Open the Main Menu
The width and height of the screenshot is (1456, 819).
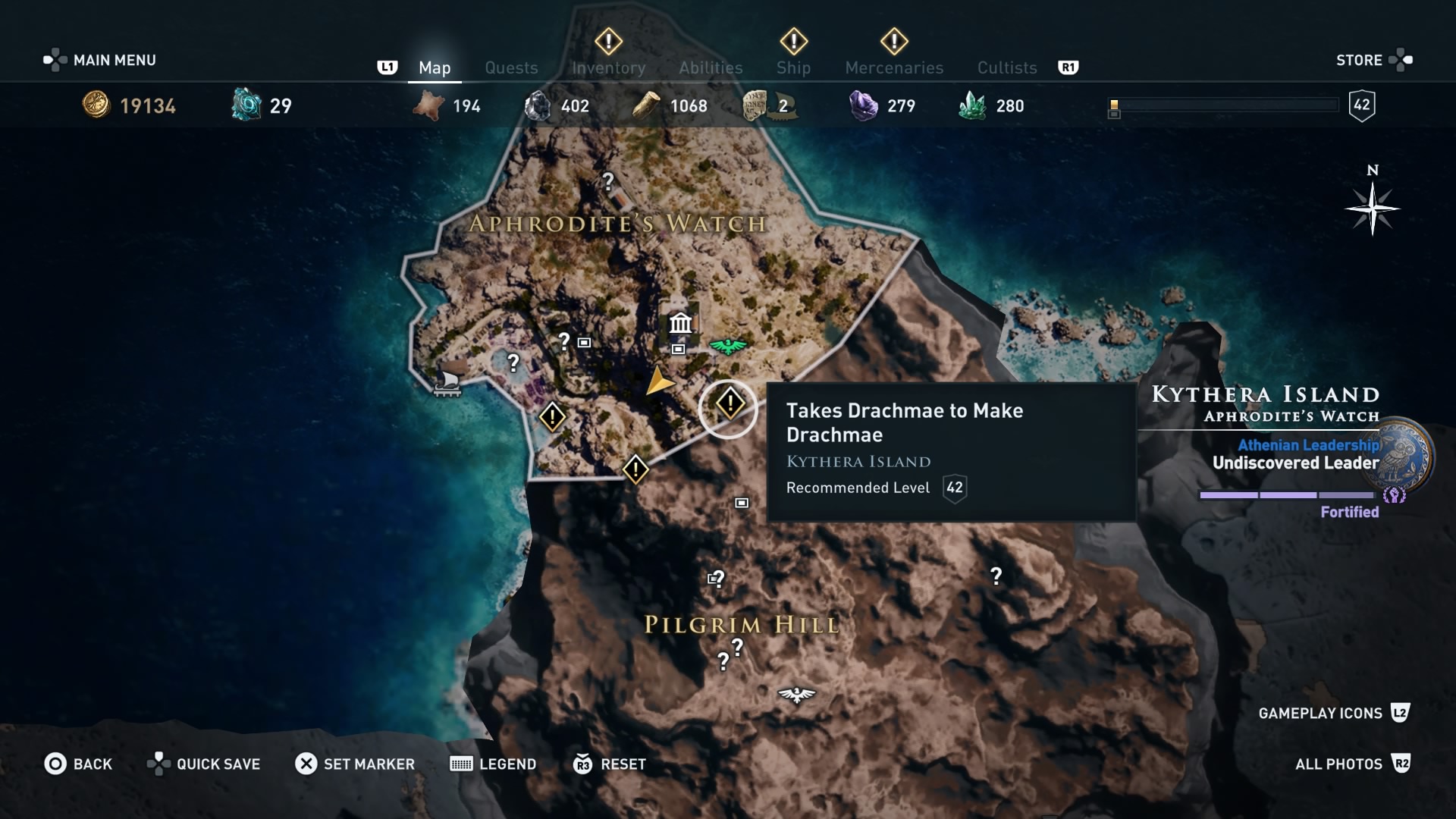pyautogui.click(x=100, y=60)
